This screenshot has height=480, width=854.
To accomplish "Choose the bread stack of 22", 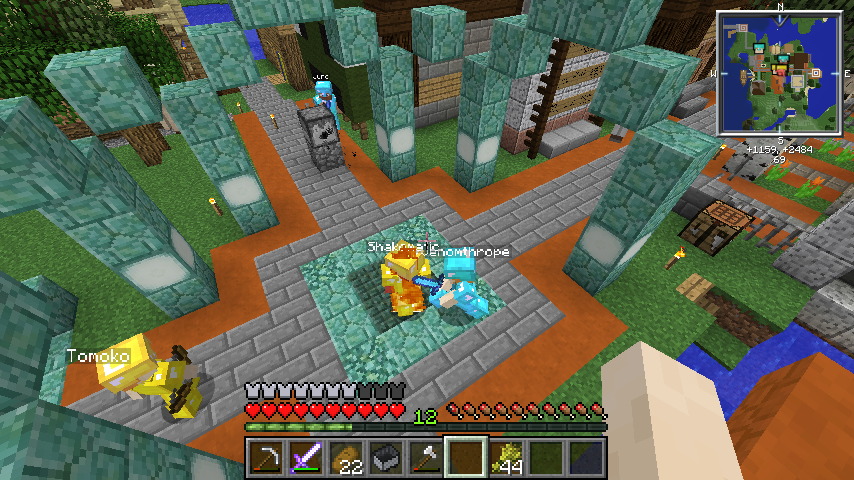I will click(x=344, y=457).
